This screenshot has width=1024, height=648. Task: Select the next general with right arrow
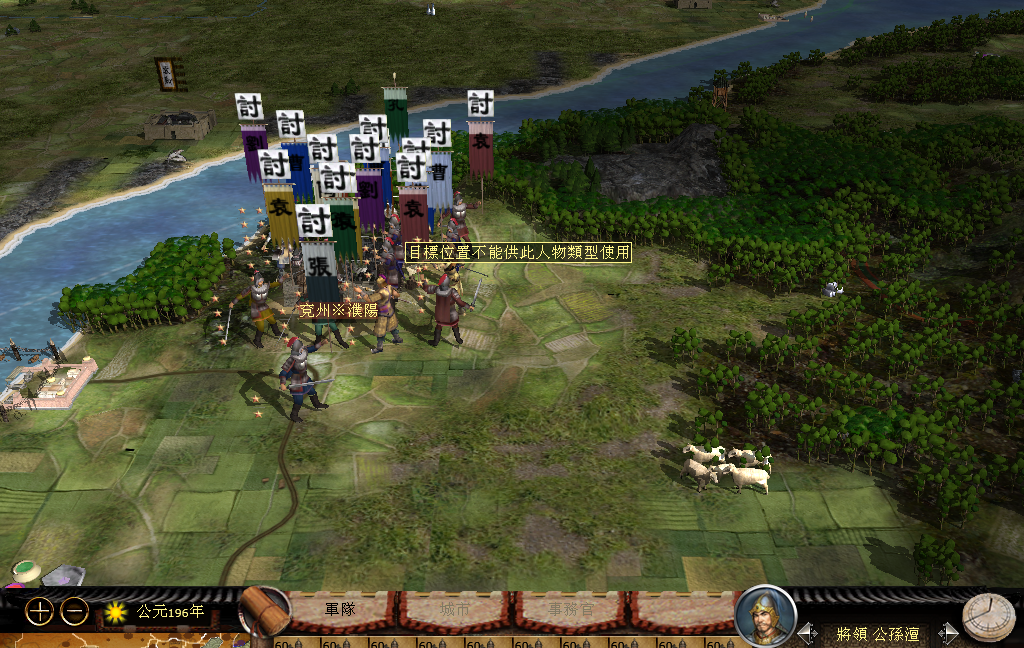tap(946, 633)
